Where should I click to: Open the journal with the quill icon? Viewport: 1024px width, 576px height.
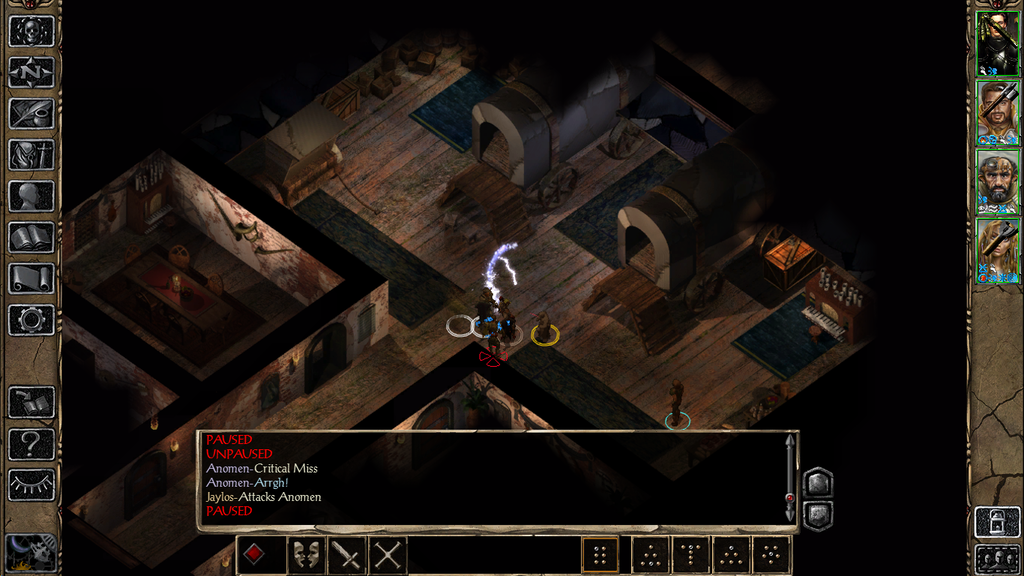pyautogui.click(x=31, y=113)
